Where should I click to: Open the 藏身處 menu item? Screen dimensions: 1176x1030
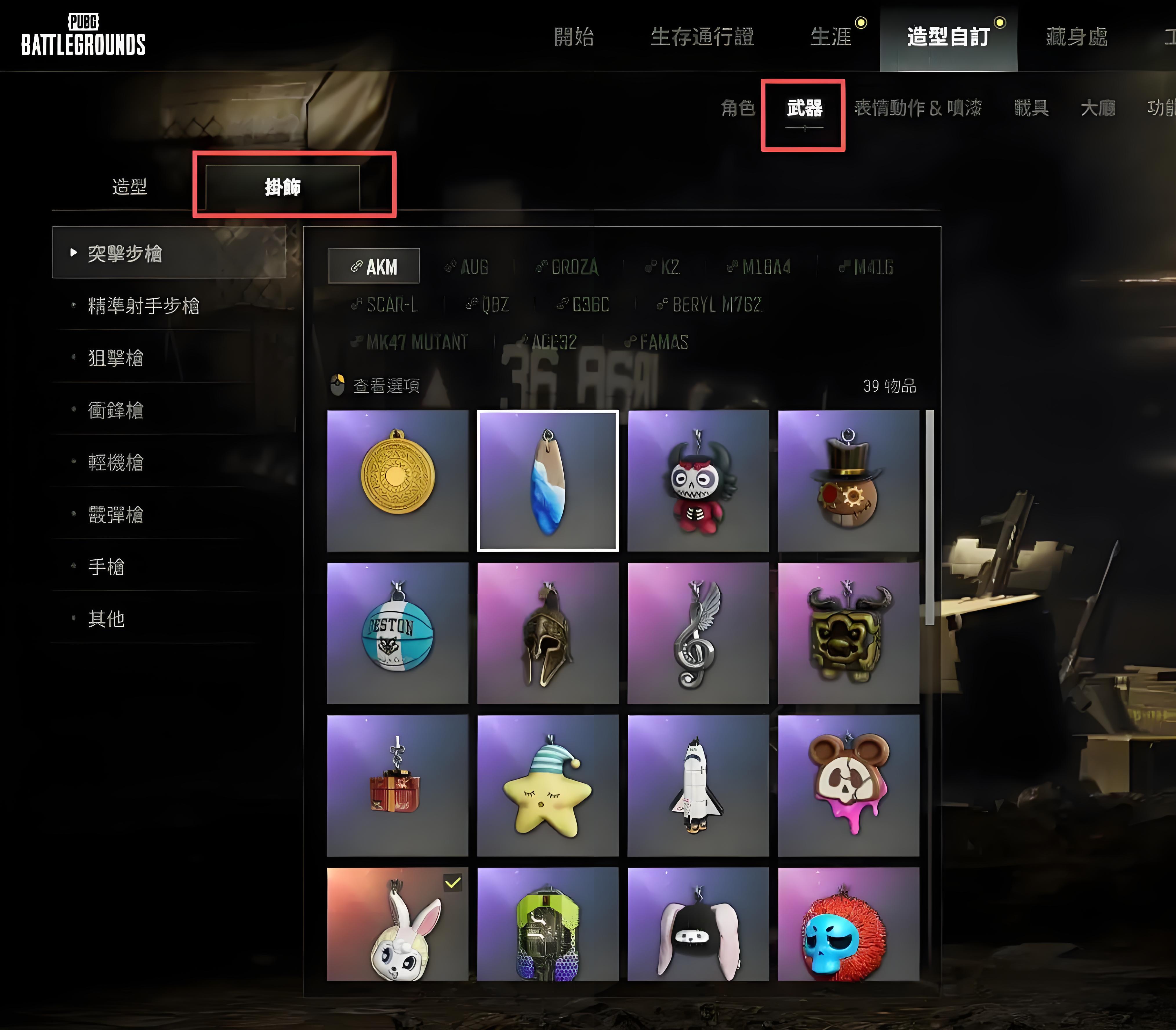[1076, 36]
